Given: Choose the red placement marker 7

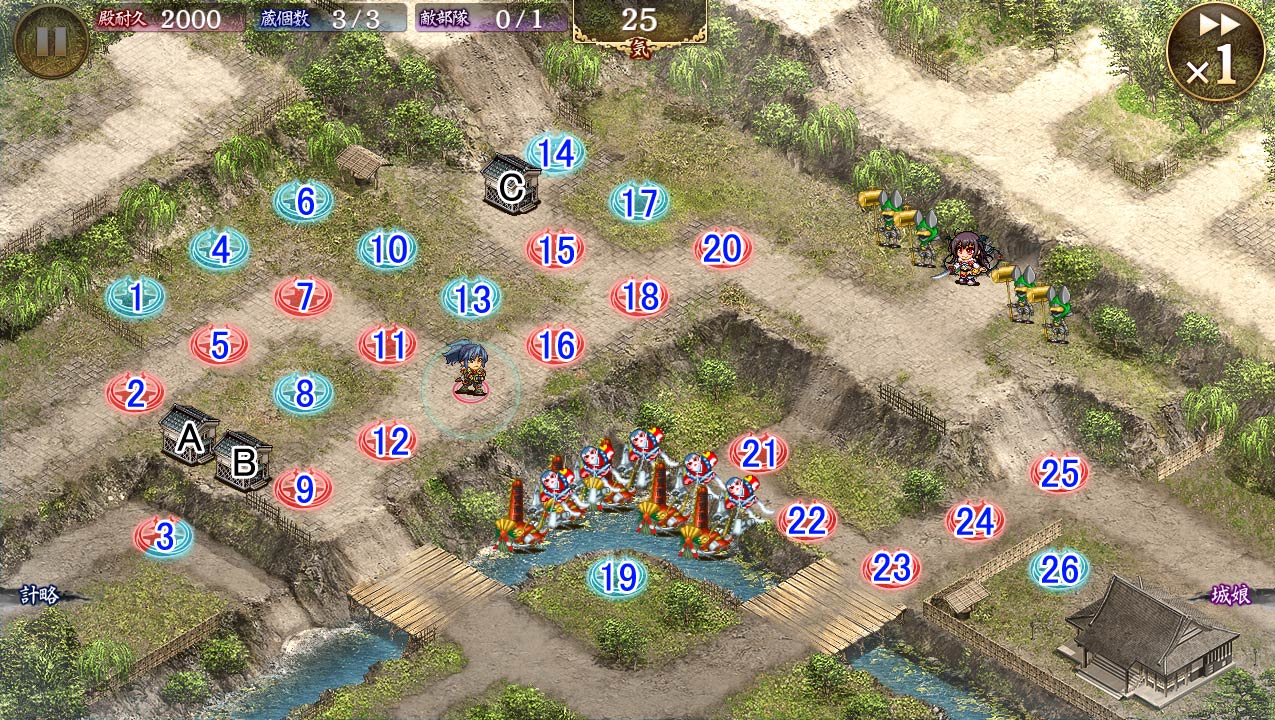Looking at the screenshot, I should [304, 297].
